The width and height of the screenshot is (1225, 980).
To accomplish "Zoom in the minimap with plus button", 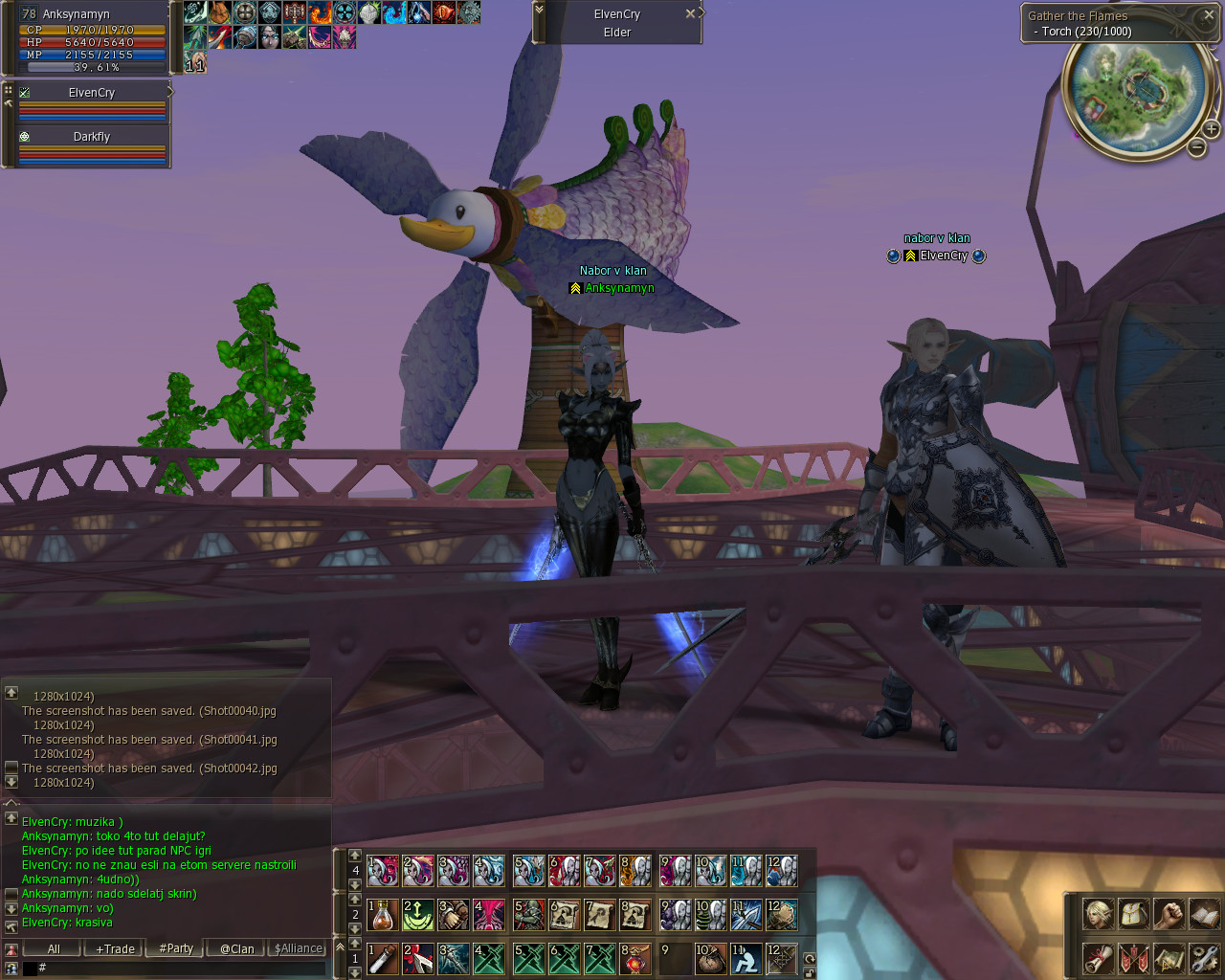I will coord(1211,128).
